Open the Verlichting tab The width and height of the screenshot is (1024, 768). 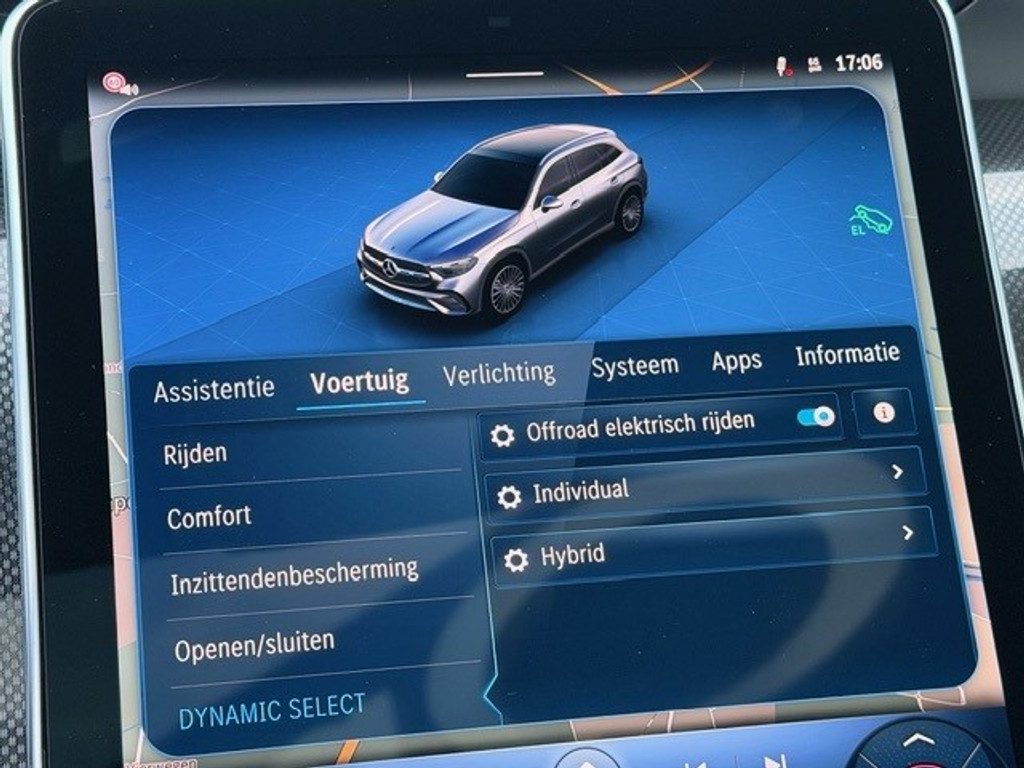coord(498,373)
